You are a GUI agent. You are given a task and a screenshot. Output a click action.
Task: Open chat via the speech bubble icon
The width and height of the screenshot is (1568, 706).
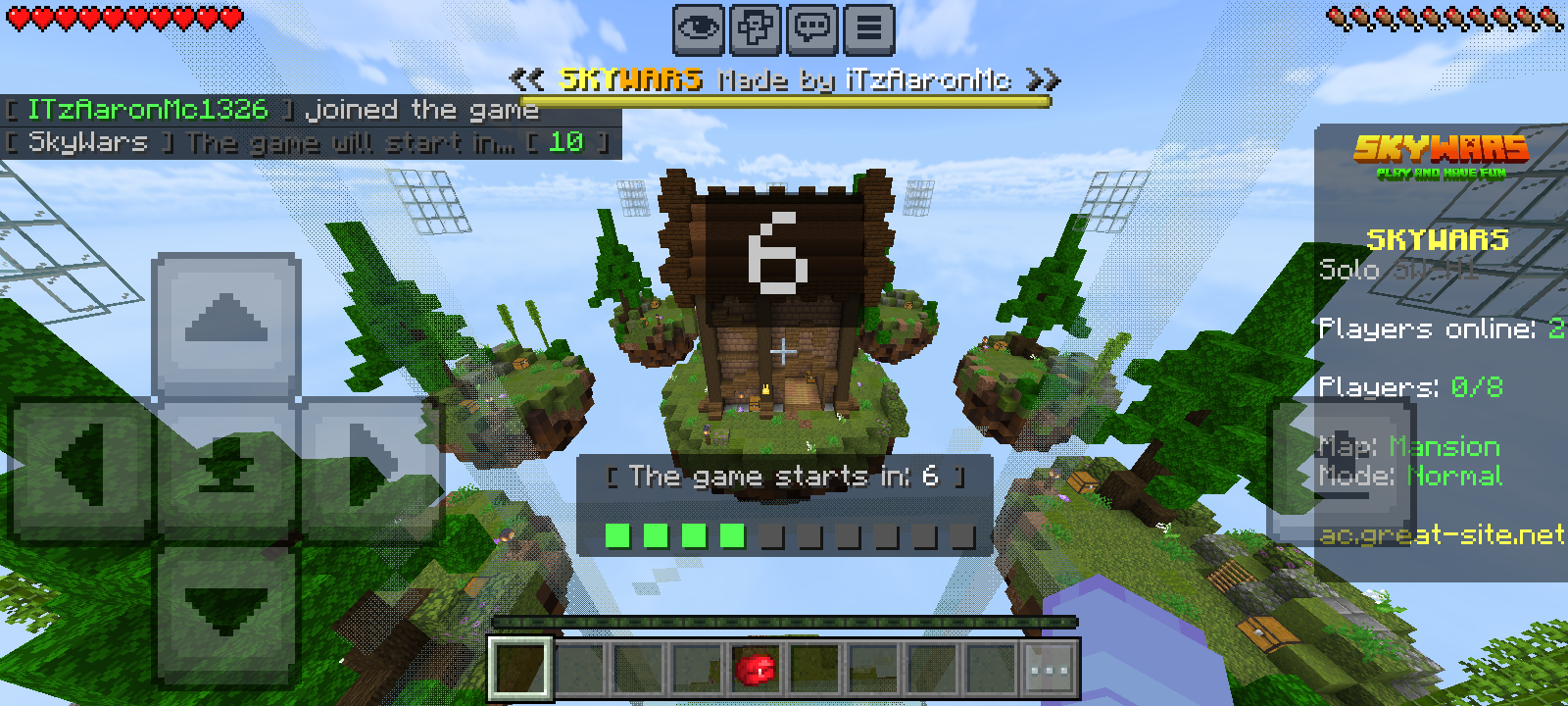tap(810, 28)
